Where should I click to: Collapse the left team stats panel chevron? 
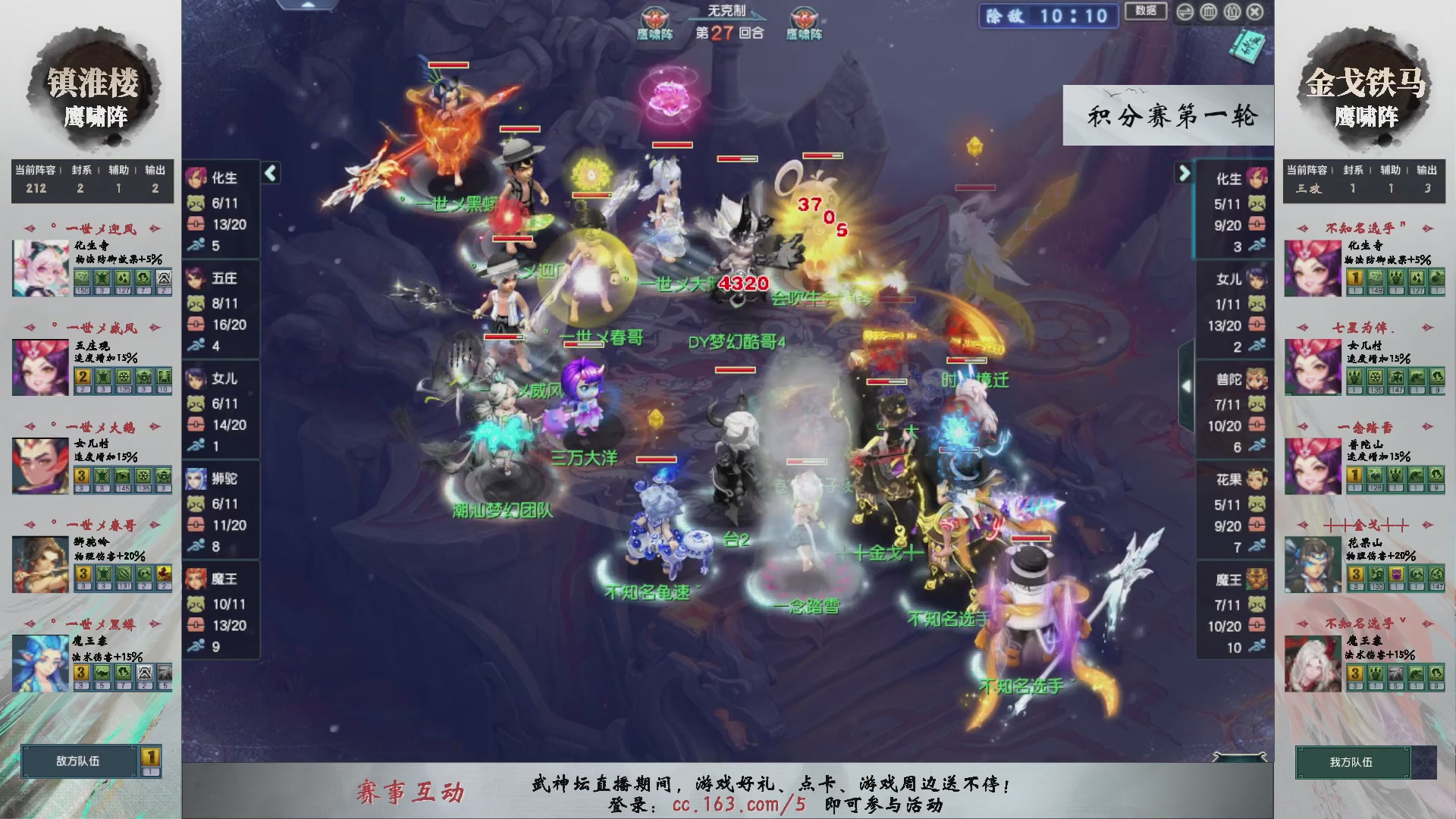point(269,173)
